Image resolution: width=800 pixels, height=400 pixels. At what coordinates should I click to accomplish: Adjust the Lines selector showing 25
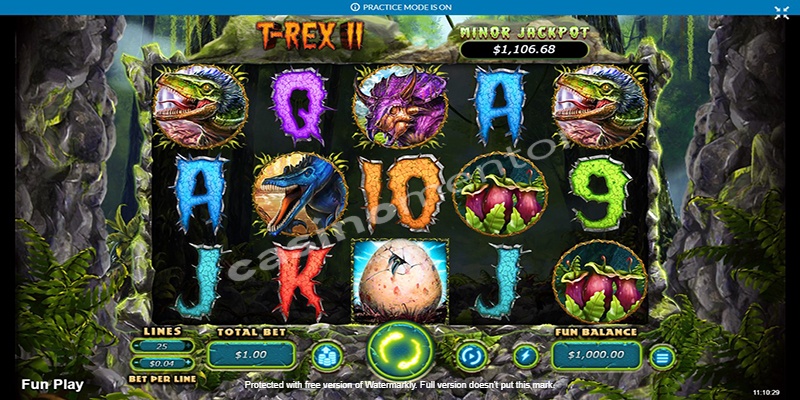point(162,346)
